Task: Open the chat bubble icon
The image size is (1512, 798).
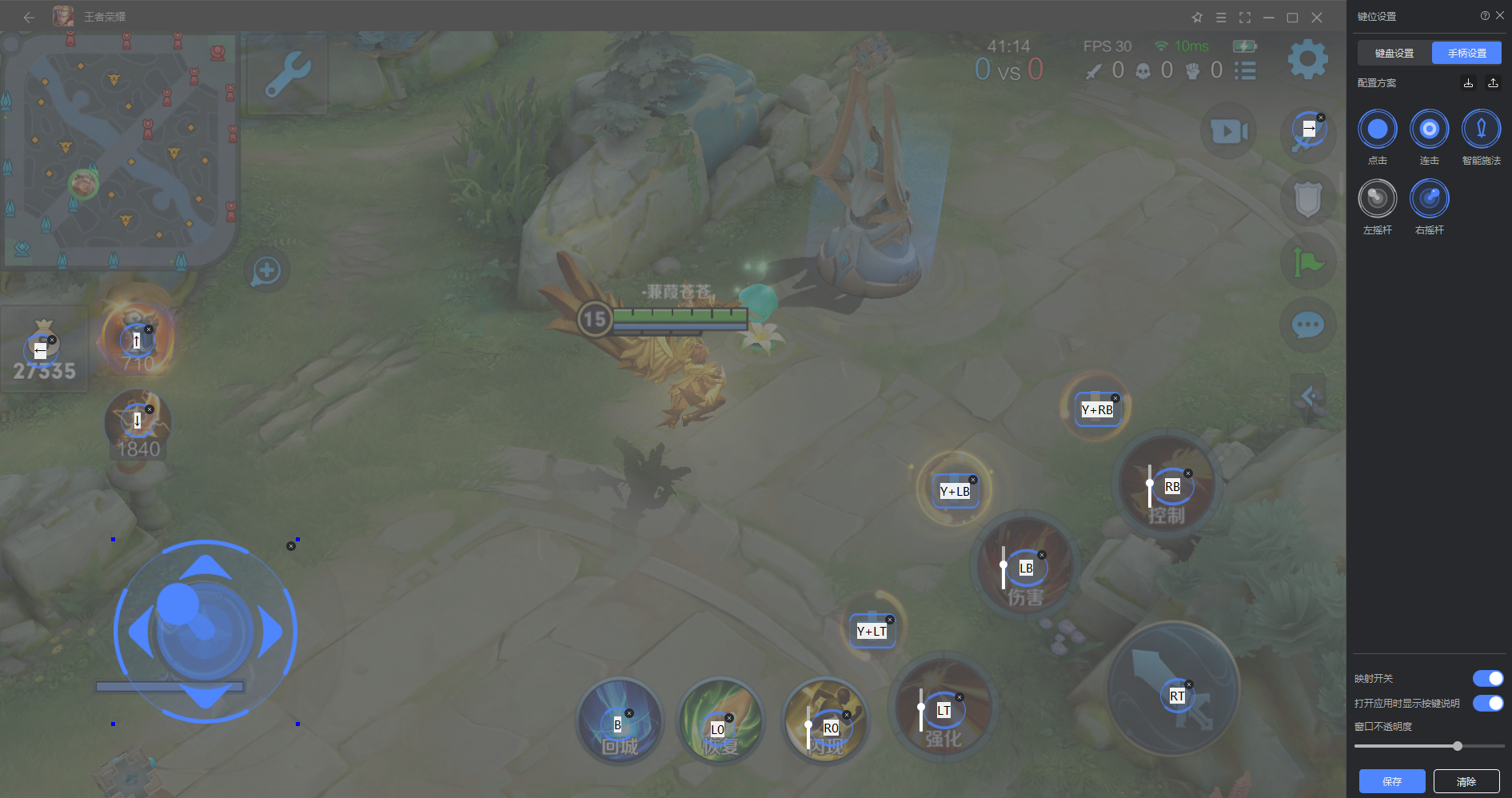Action: pyautogui.click(x=1307, y=325)
